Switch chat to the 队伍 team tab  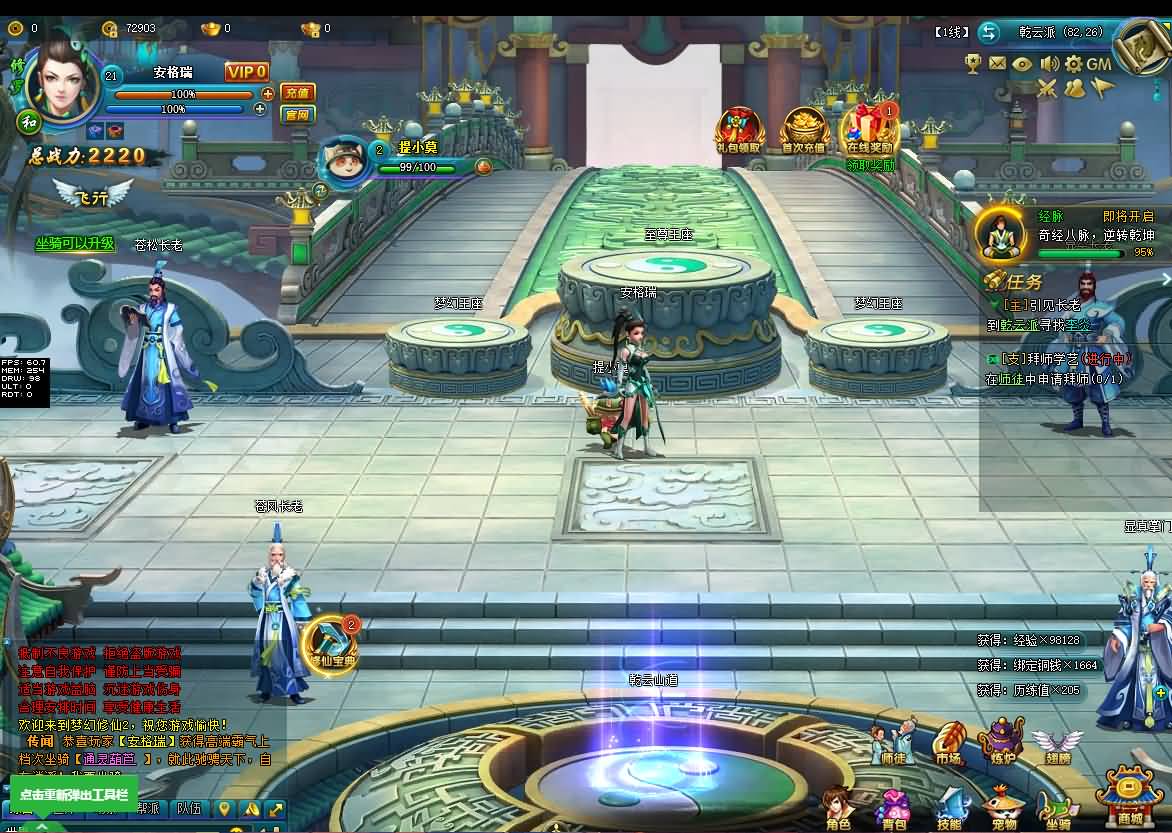(x=189, y=808)
